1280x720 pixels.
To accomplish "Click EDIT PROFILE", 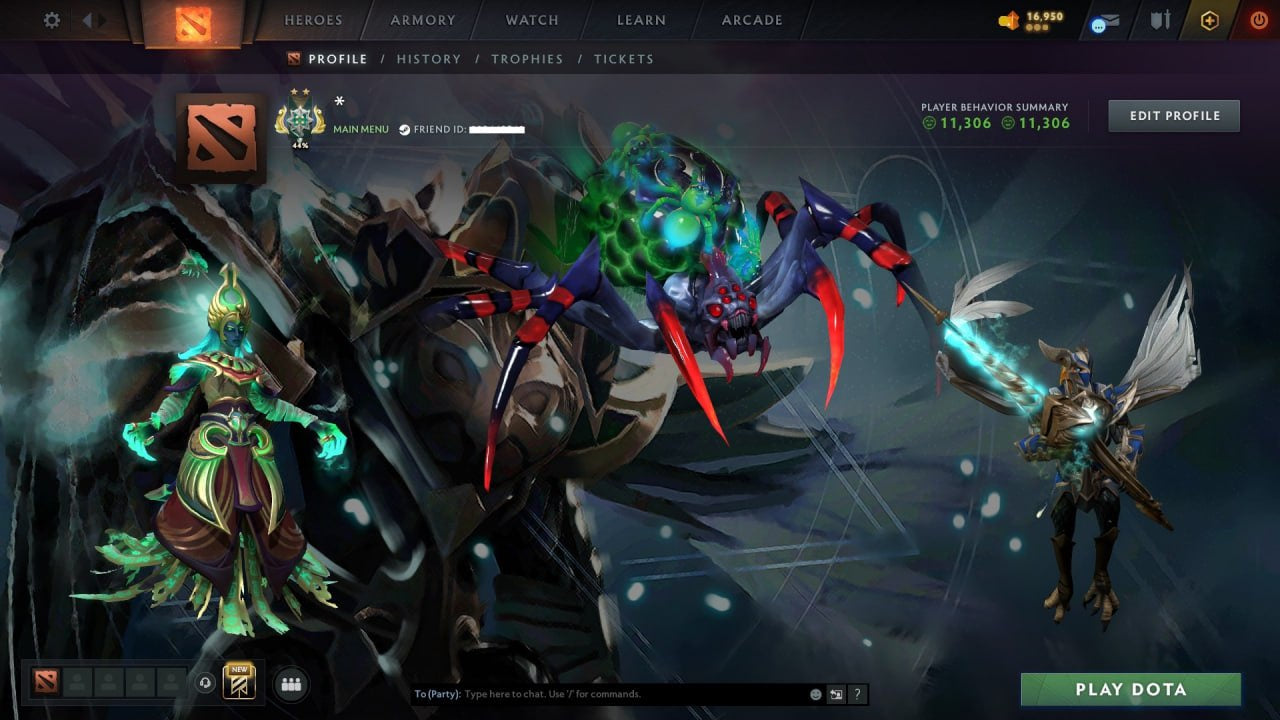I will tap(1174, 115).
